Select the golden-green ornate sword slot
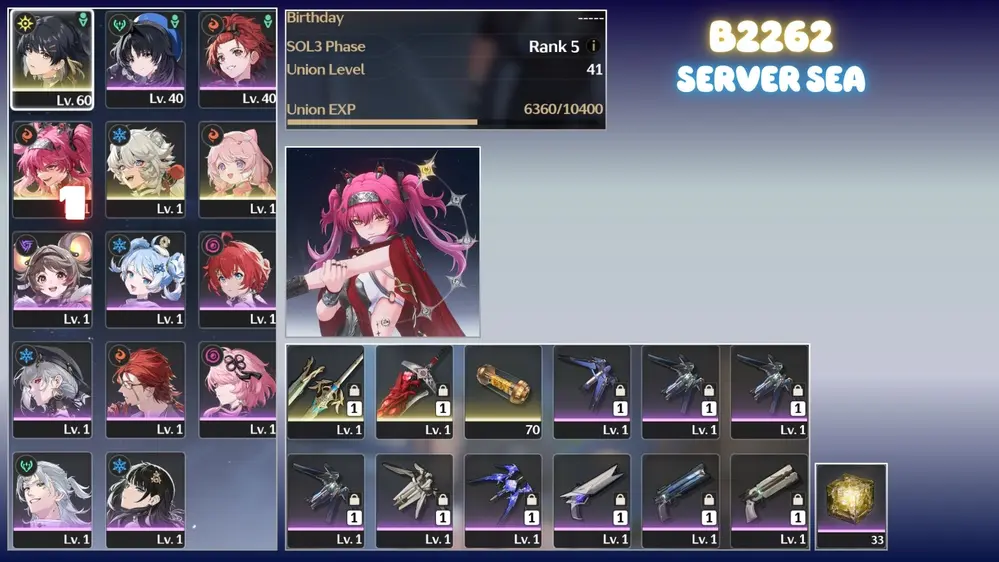The height and width of the screenshot is (562, 999). (x=326, y=391)
